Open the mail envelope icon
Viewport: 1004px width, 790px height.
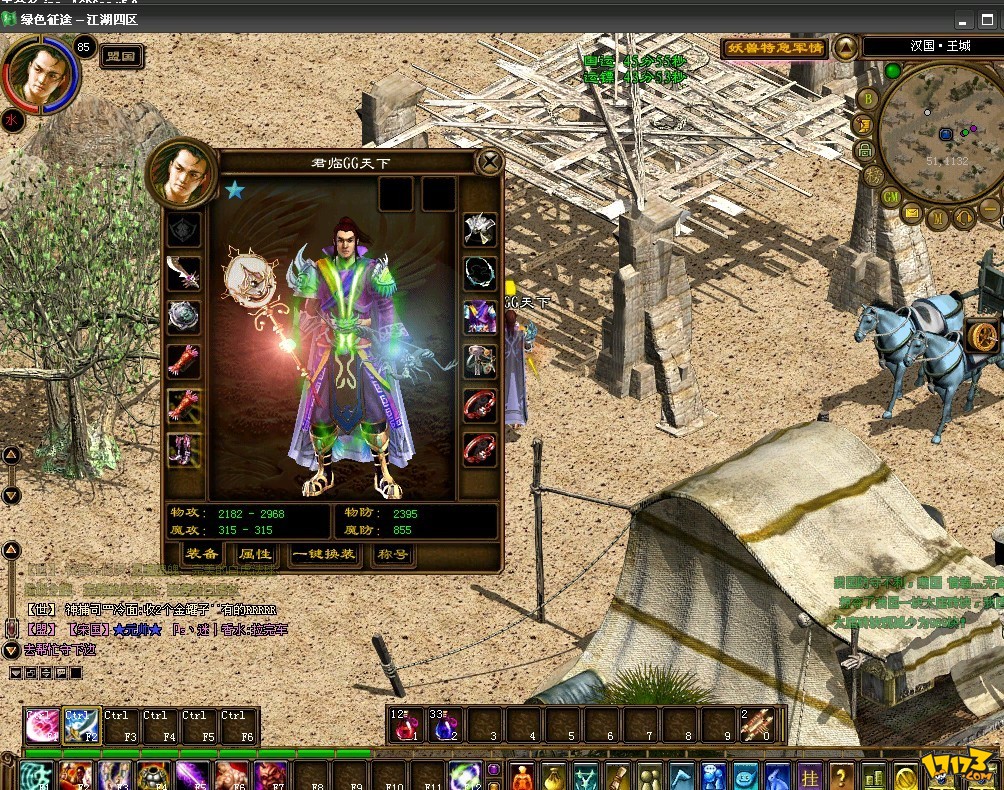(x=912, y=212)
